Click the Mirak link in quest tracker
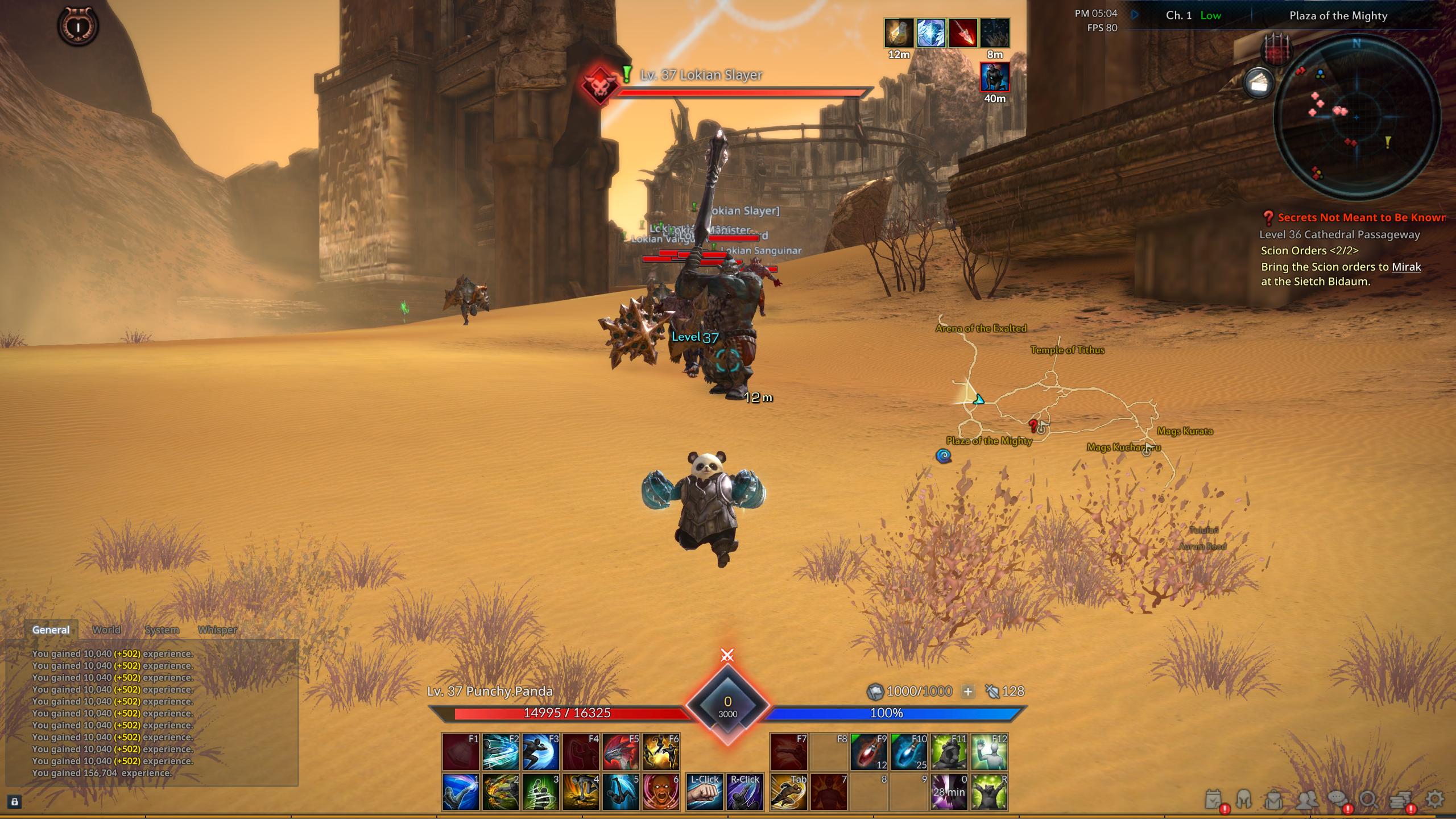The height and width of the screenshot is (819, 1456). (x=1406, y=267)
